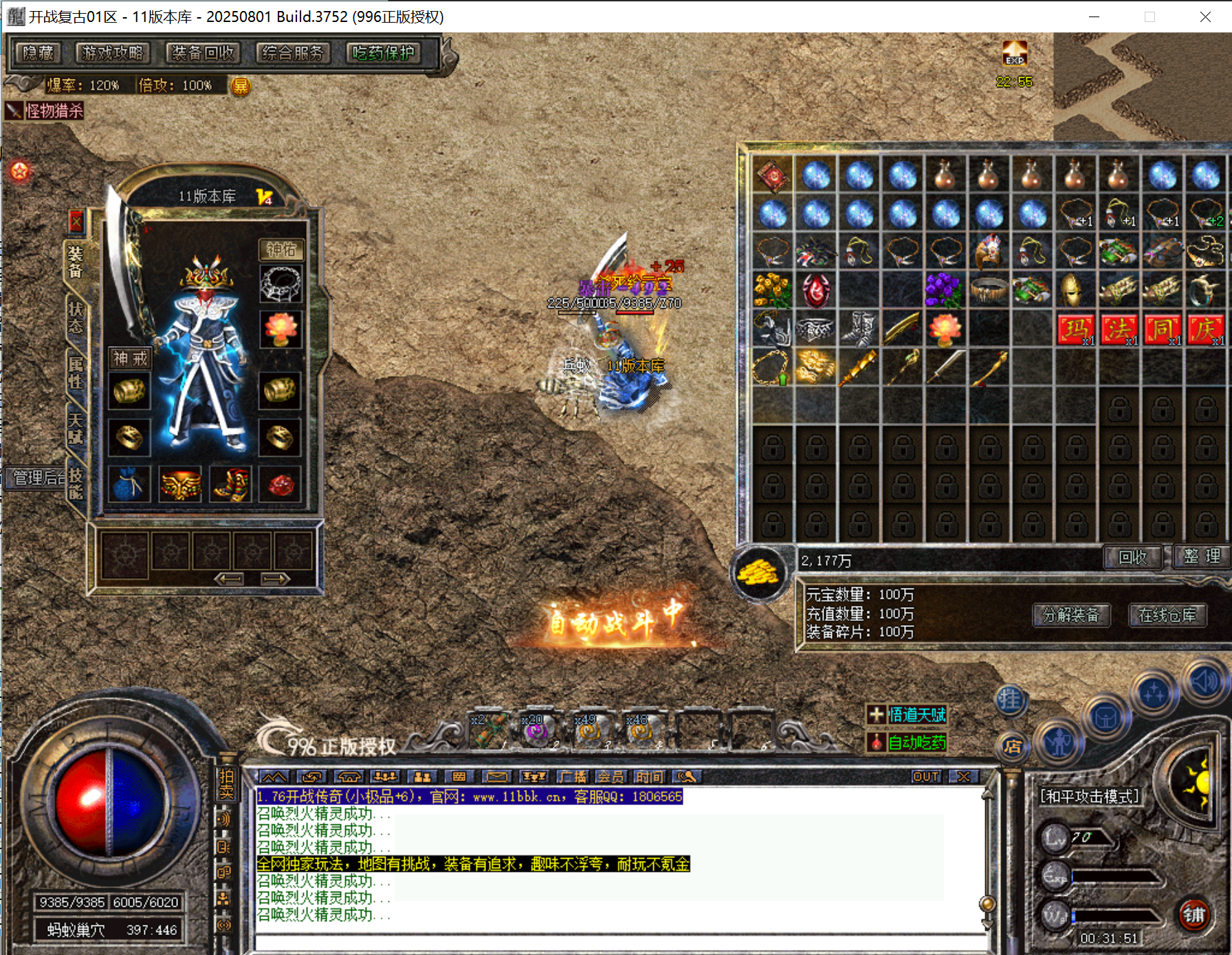Switch to the 状态 status tab
Viewport: 1232px width, 955px height.
point(75,317)
